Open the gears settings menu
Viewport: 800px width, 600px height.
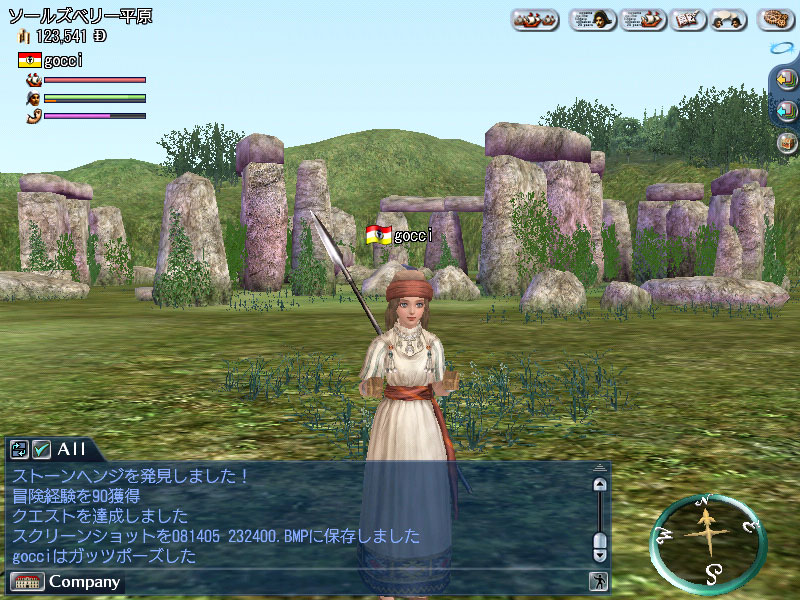point(775,19)
